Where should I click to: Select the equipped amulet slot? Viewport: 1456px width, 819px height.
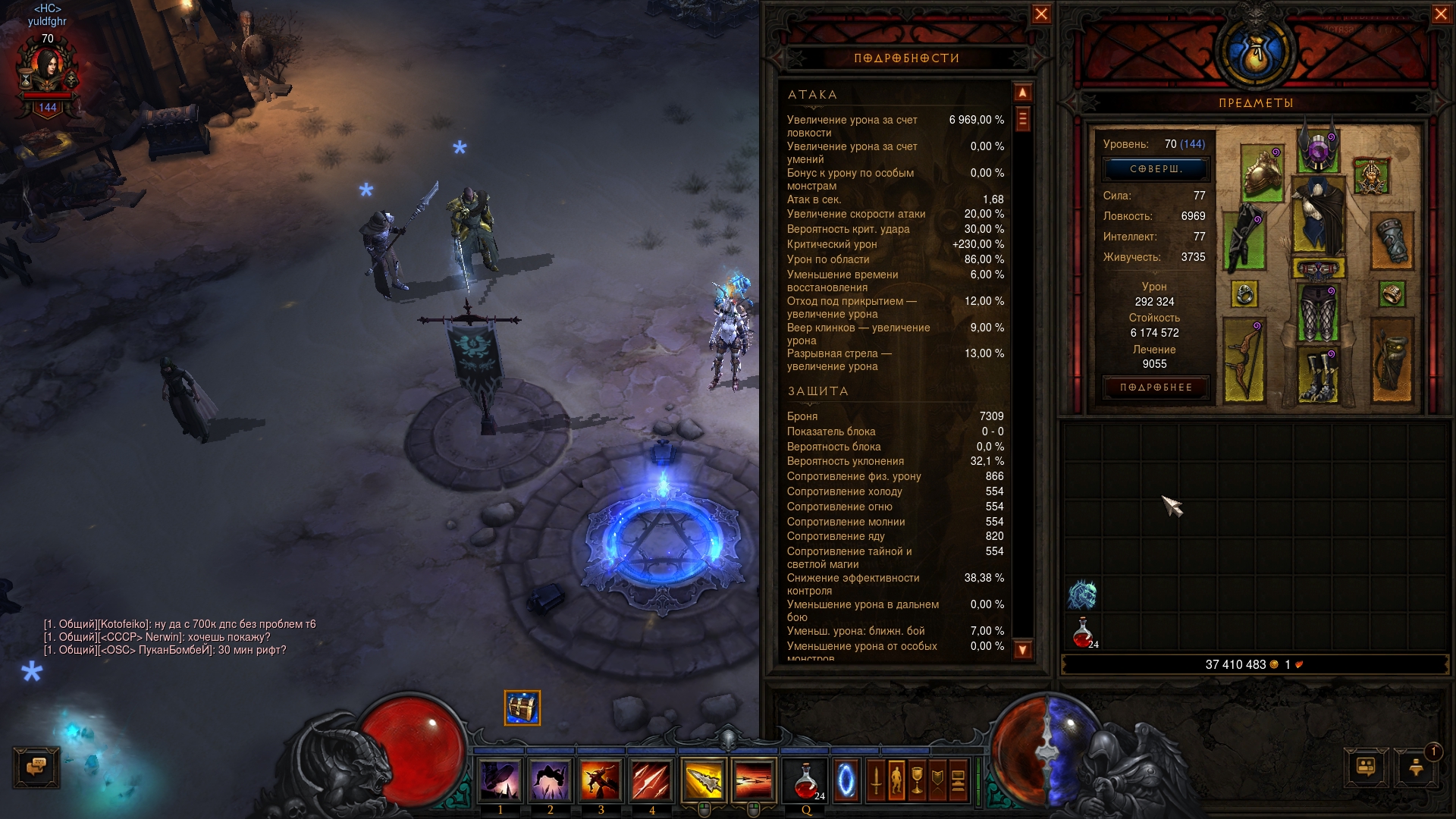tap(1371, 177)
